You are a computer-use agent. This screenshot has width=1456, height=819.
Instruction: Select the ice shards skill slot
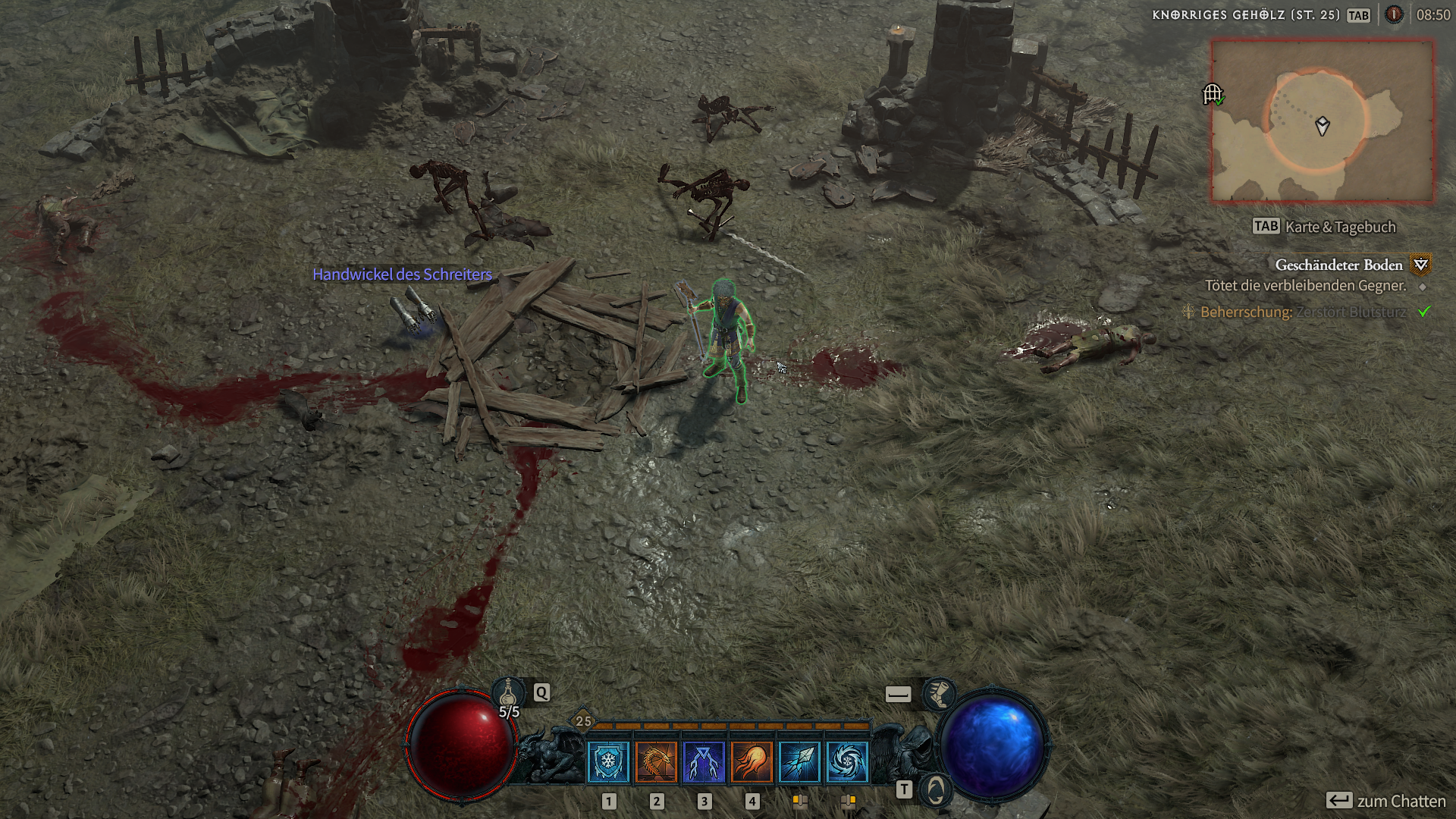[x=799, y=762]
